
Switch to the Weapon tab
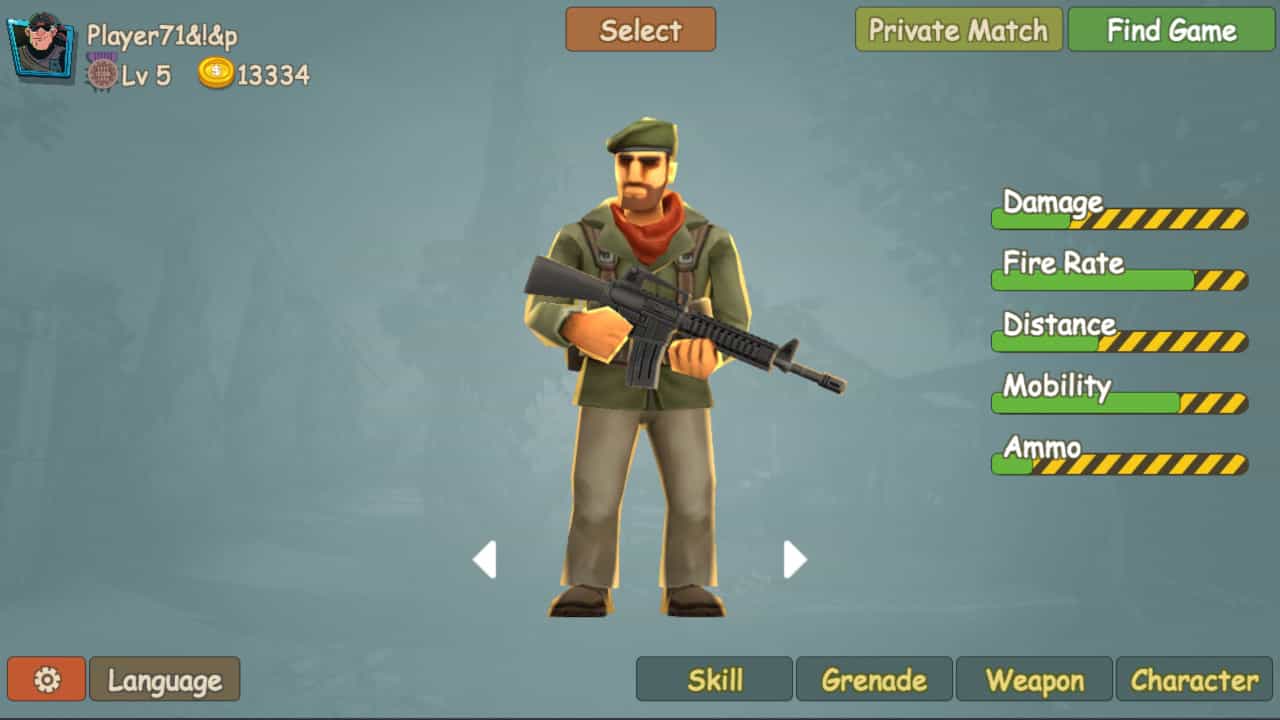tap(1034, 679)
